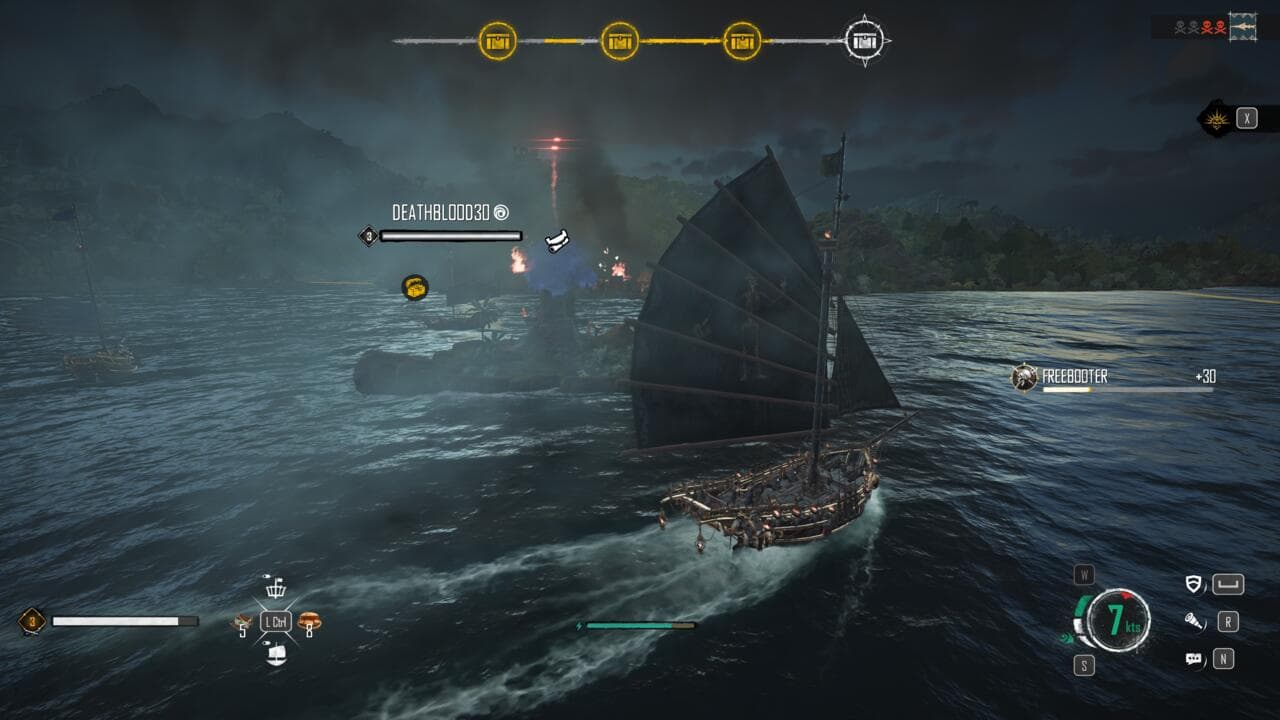Select the ship sail icon on the wheel
The height and width of the screenshot is (720, 1280).
(x=275, y=654)
